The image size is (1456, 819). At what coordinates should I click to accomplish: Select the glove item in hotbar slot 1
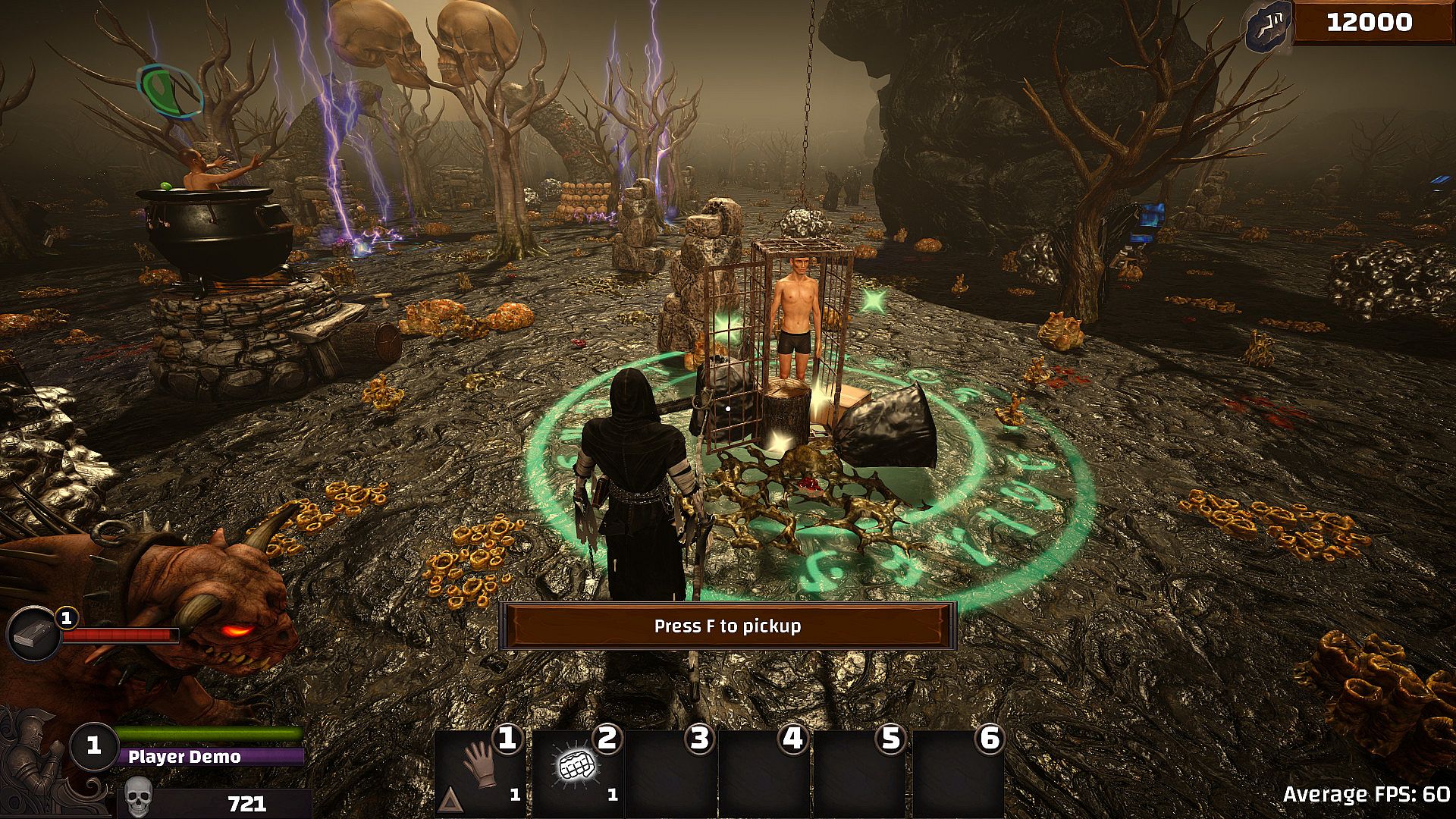(480, 767)
